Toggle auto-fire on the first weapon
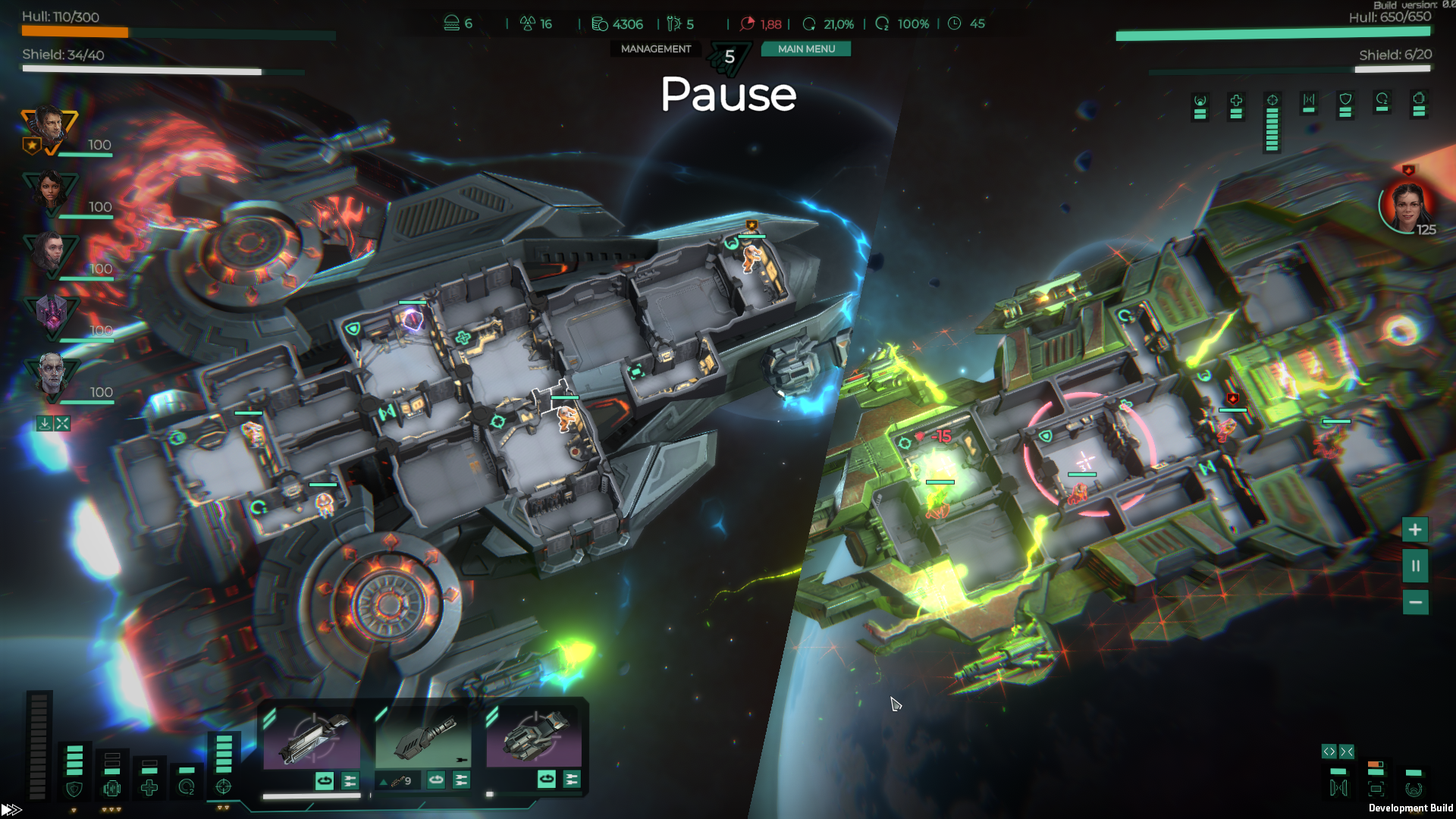Screen dimensions: 1456x819 325,780
